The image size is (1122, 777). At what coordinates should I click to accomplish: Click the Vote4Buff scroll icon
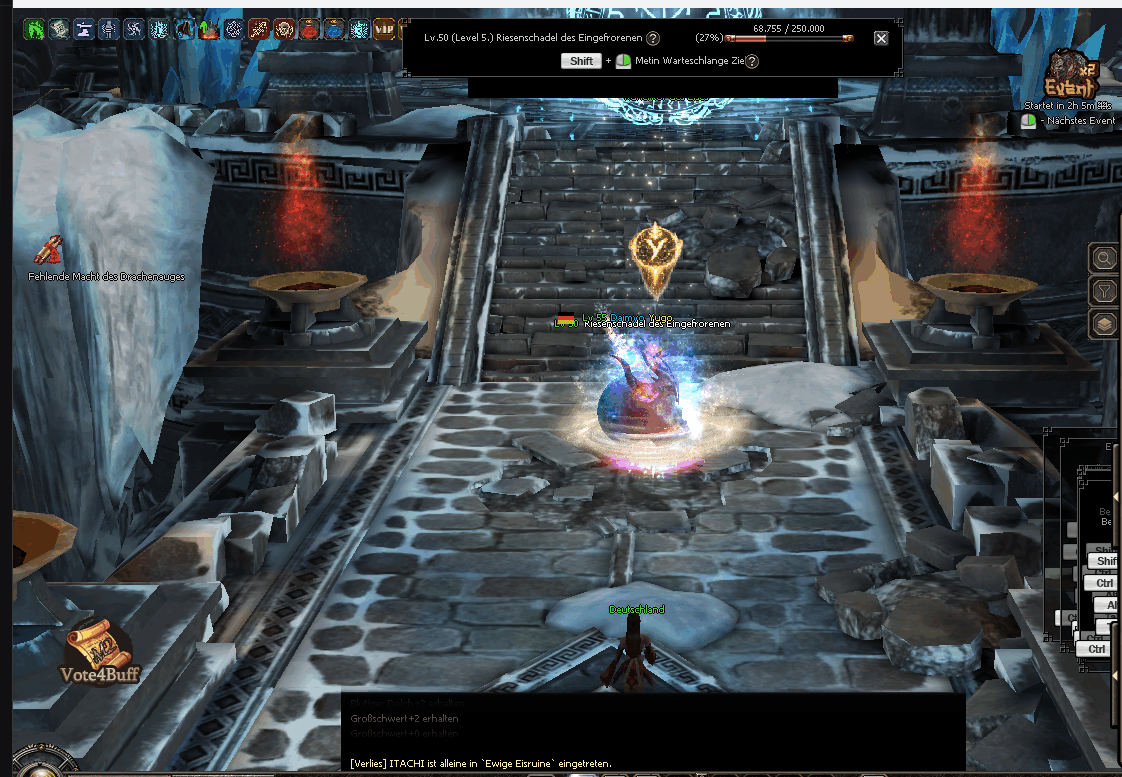(x=96, y=650)
